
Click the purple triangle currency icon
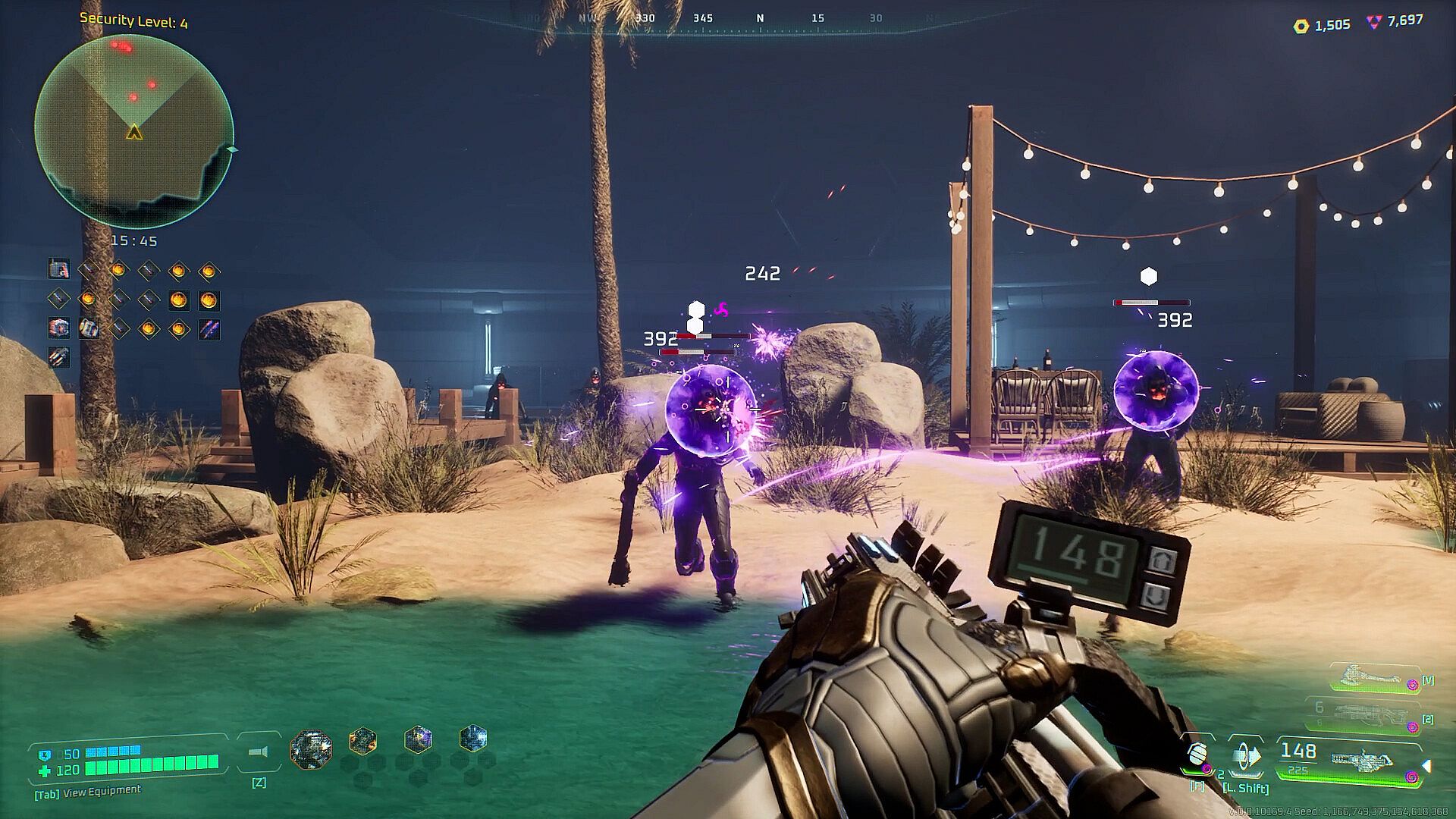(1373, 22)
